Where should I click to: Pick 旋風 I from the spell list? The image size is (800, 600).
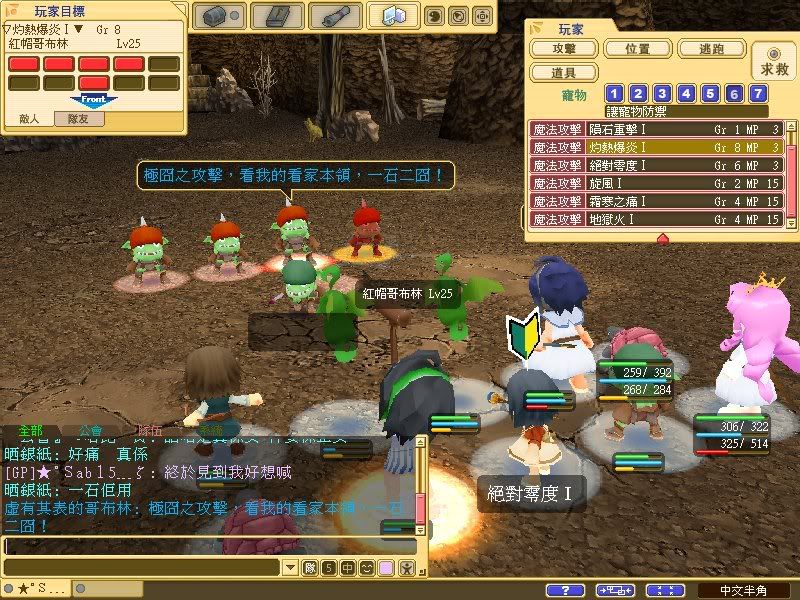[657, 183]
